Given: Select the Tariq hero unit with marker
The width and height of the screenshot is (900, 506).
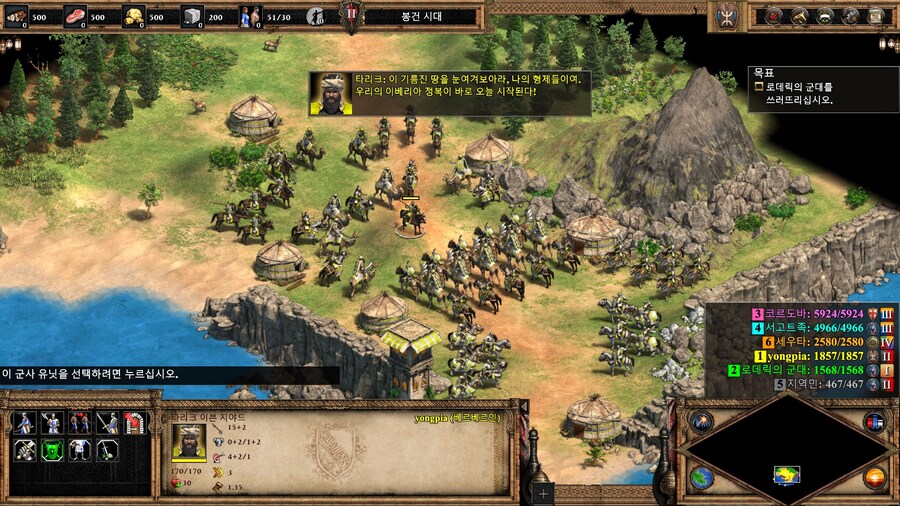Looking at the screenshot, I should pyautogui.click(x=410, y=217).
